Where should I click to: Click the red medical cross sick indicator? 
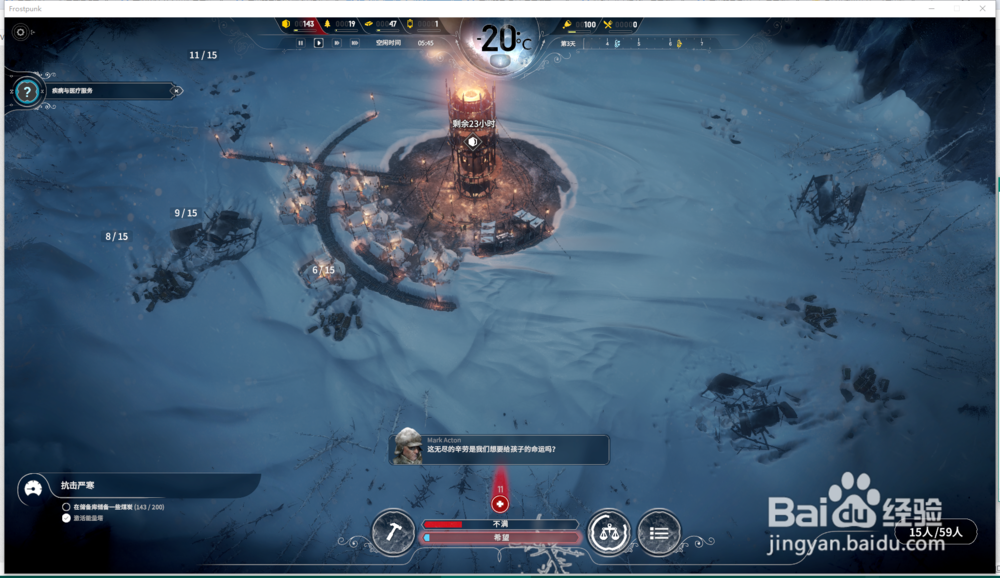[x=500, y=504]
